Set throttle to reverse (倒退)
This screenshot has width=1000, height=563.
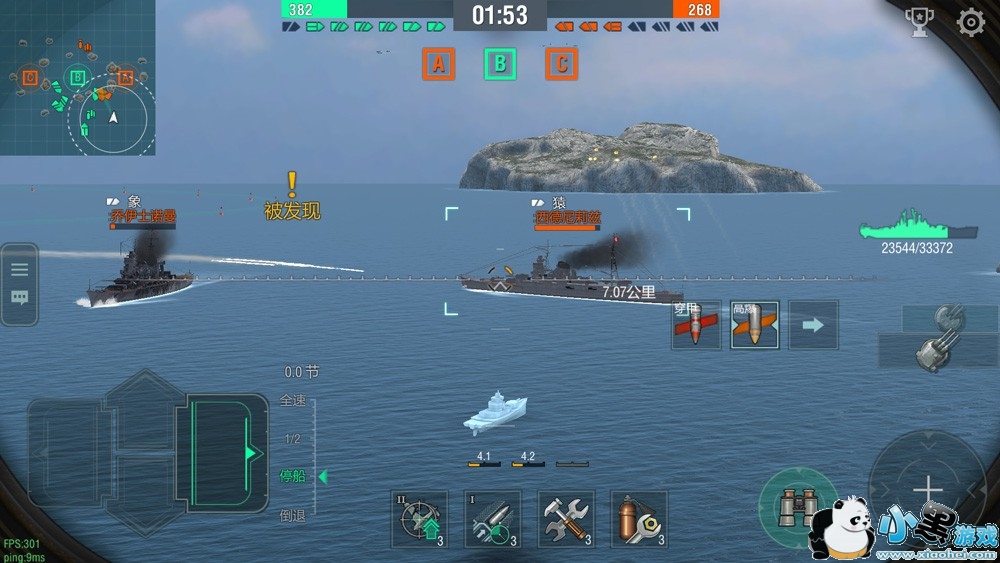(x=293, y=515)
